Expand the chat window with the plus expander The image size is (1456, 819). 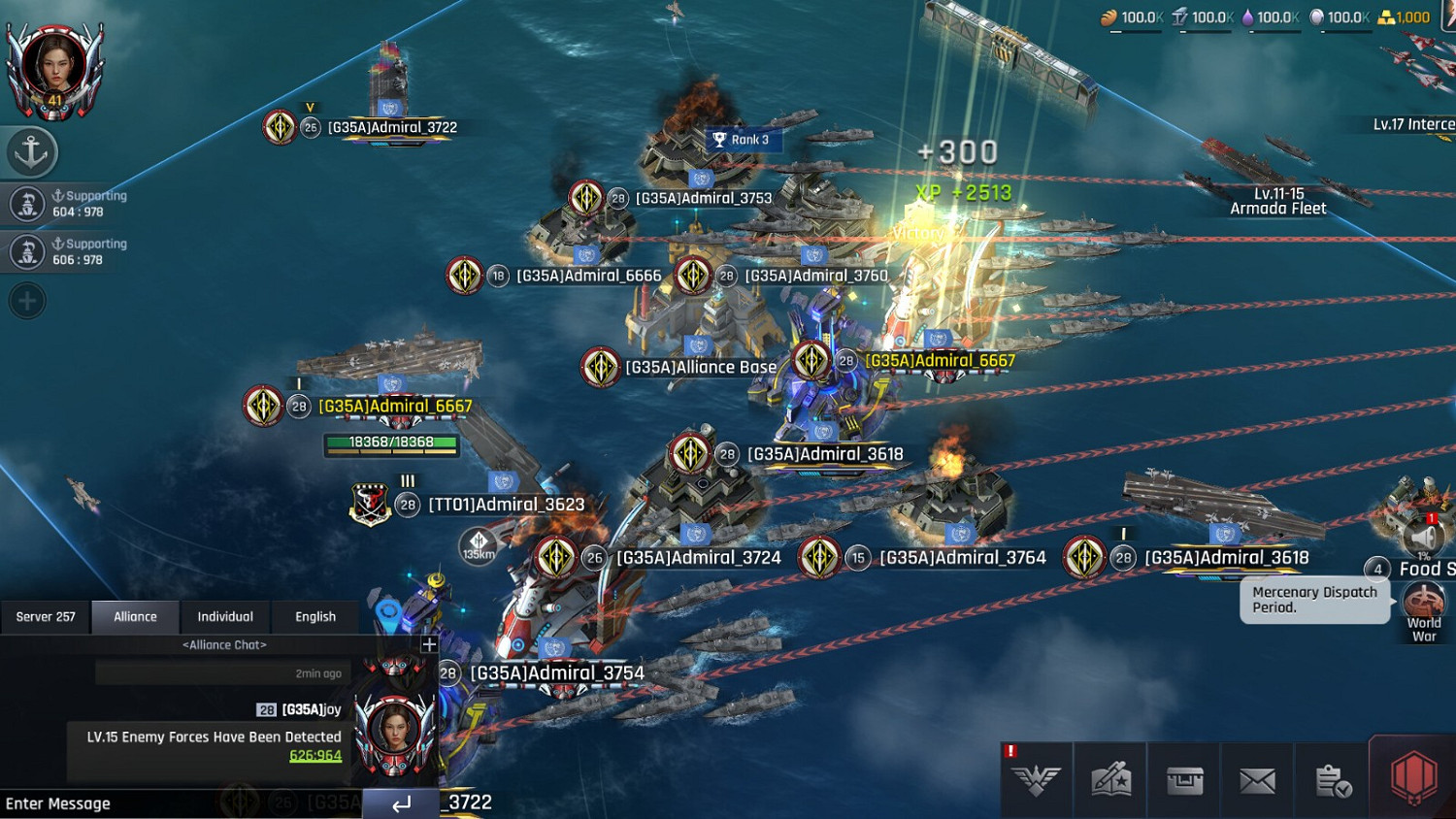[427, 643]
